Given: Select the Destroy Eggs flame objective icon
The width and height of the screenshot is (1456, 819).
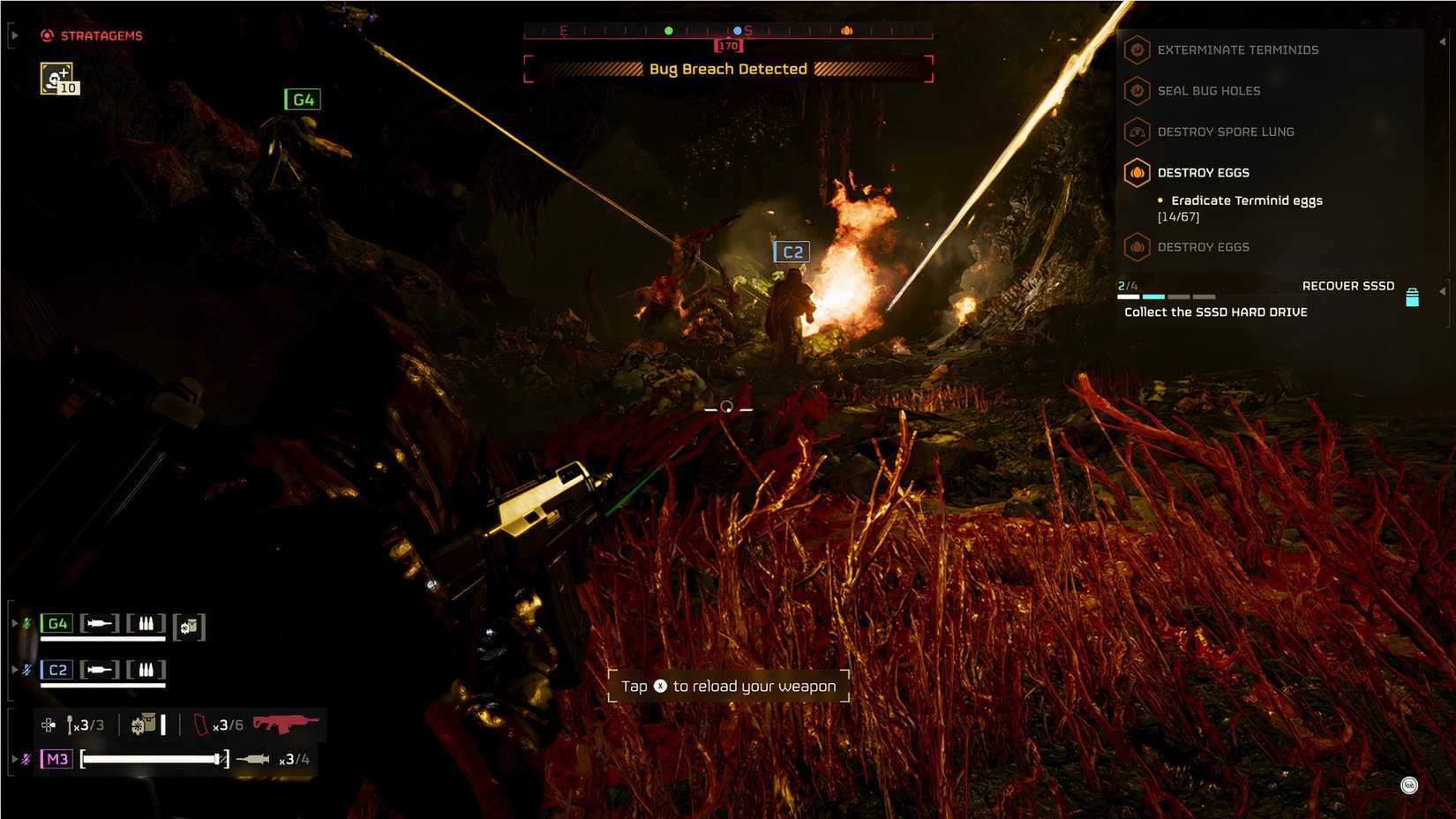Looking at the screenshot, I should [x=1137, y=172].
